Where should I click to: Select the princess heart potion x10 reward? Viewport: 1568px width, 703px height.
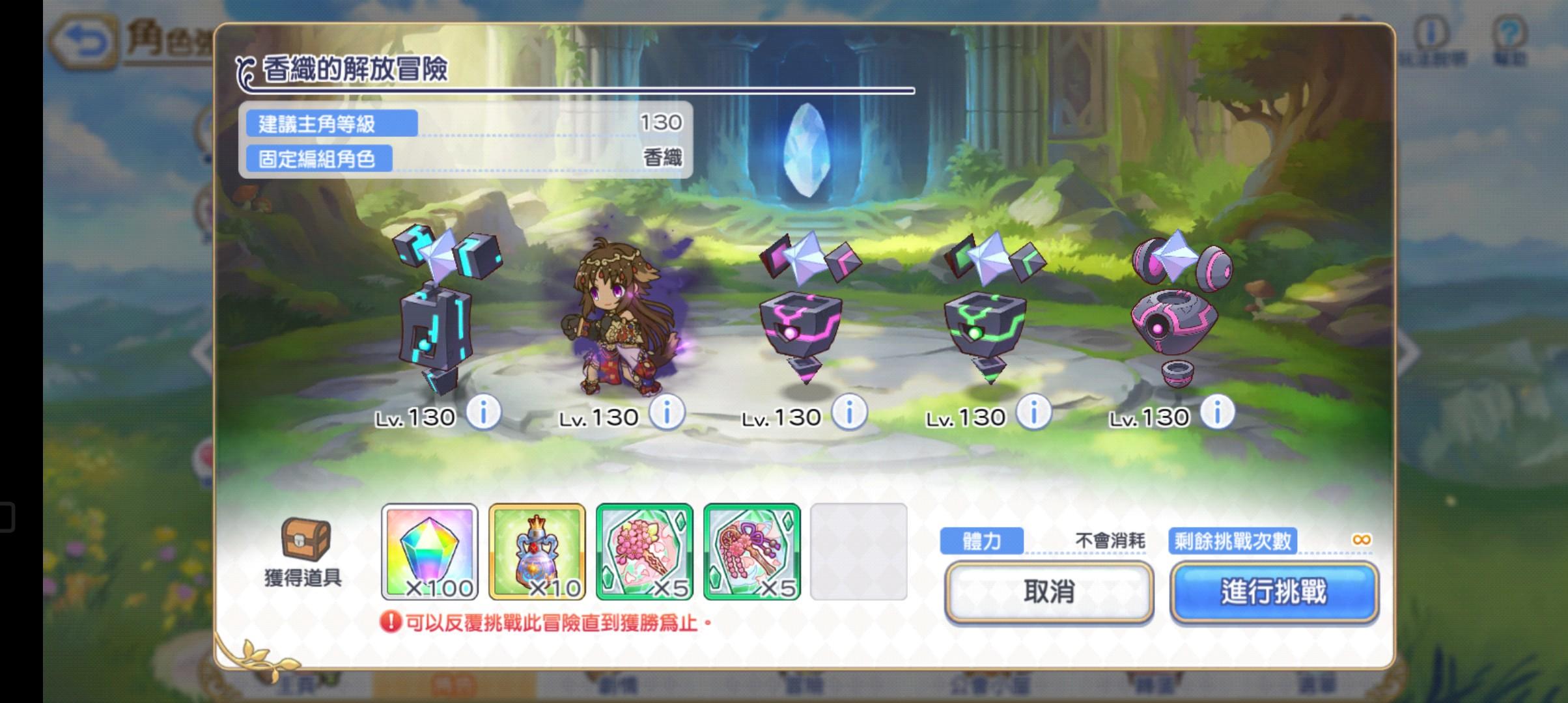(x=537, y=552)
